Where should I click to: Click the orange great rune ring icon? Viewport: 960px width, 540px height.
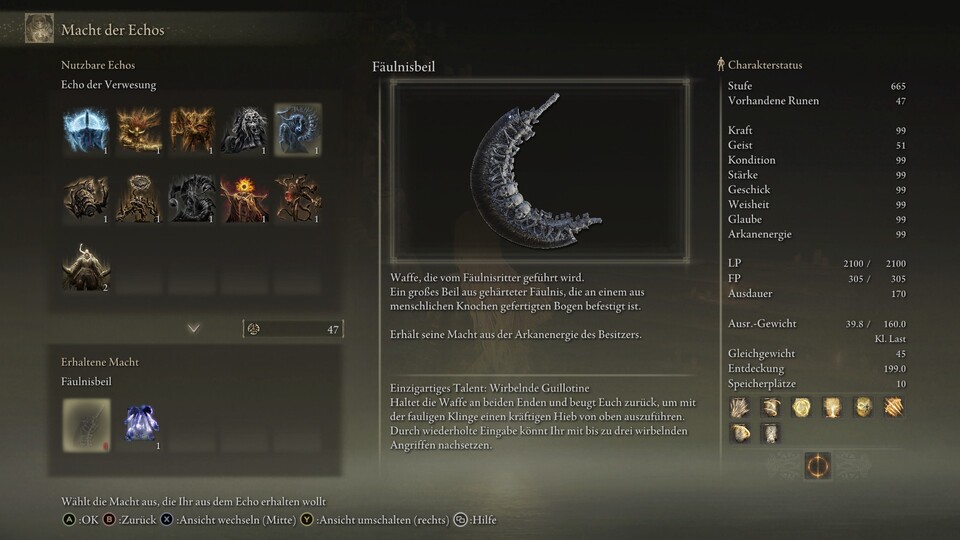[x=817, y=465]
